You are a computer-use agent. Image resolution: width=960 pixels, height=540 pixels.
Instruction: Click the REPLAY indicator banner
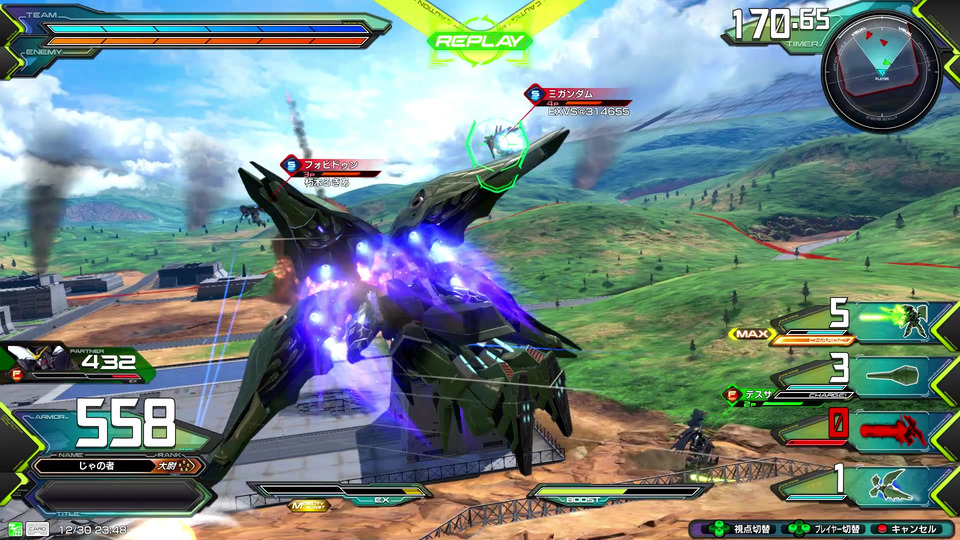tap(479, 41)
